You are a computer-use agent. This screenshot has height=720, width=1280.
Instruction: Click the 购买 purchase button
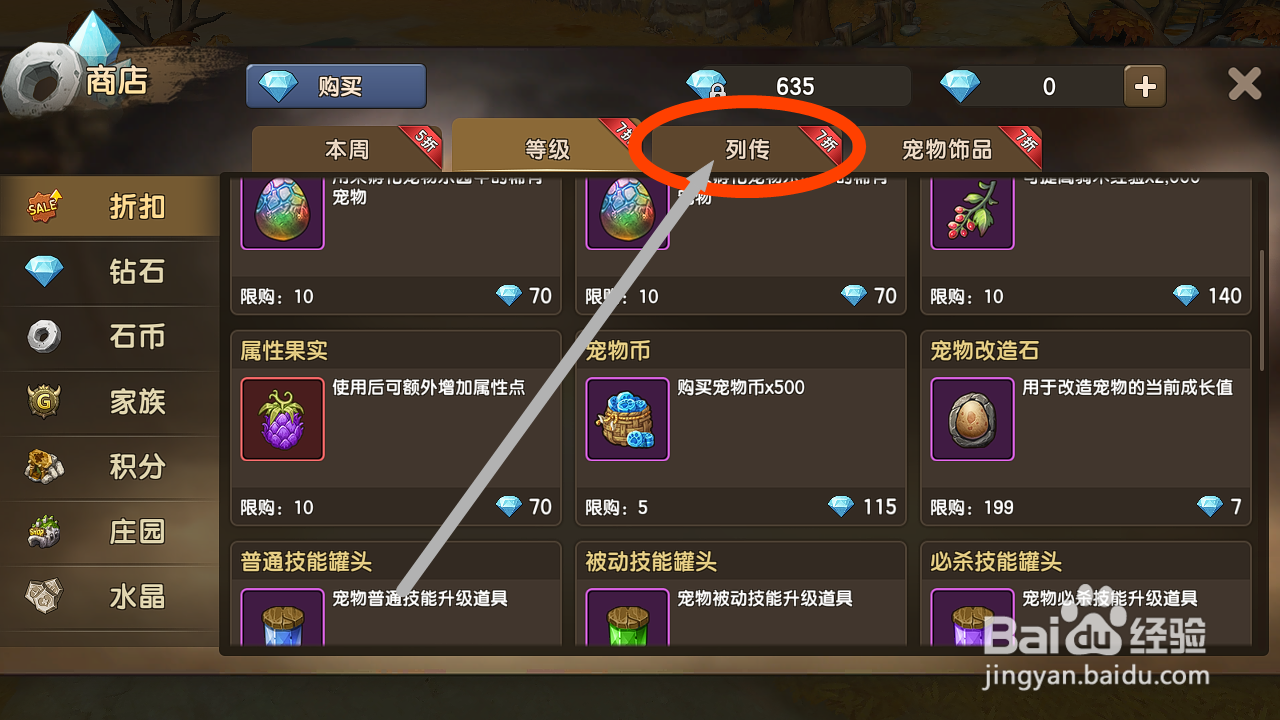pyautogui.click(x=336, y=86)
